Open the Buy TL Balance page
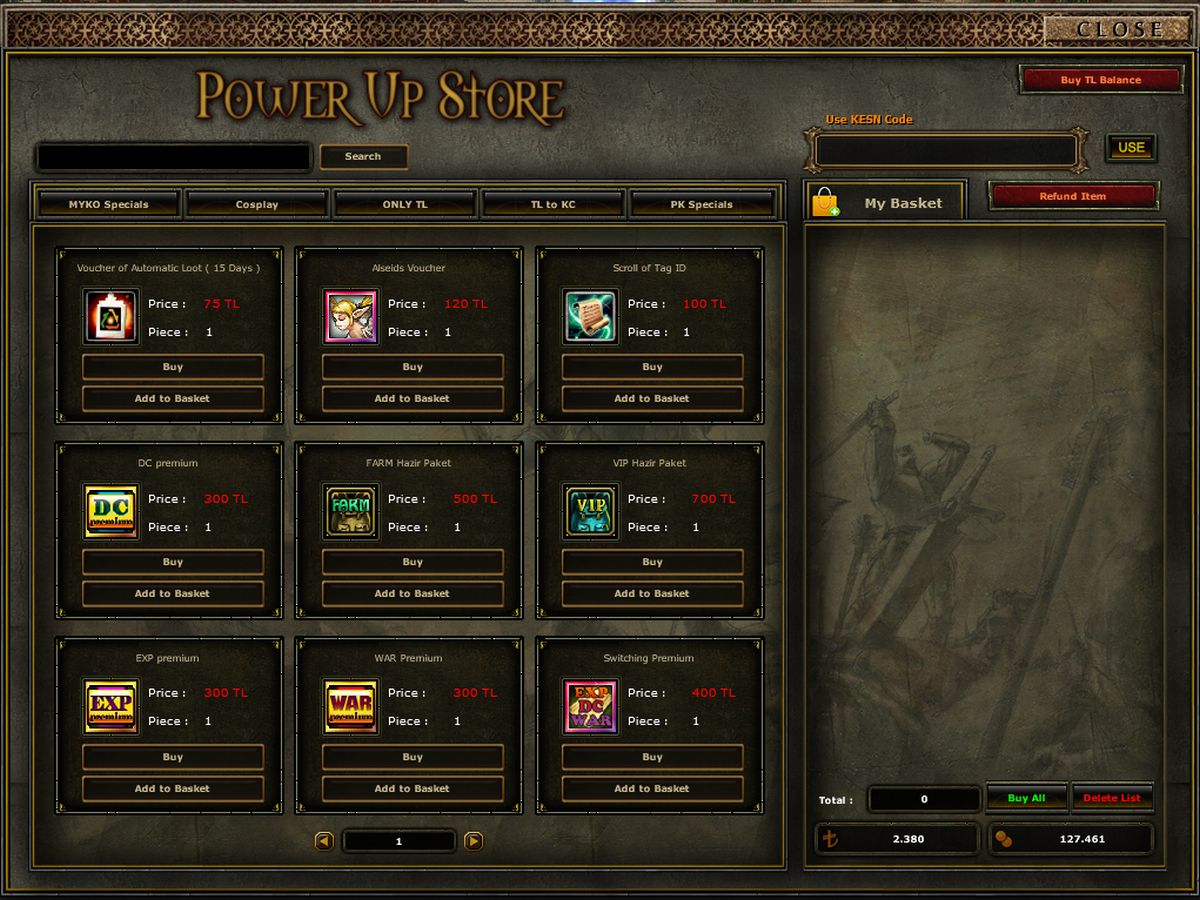The height and width of the screenshot is (900, 1200). coord(1100,80)
